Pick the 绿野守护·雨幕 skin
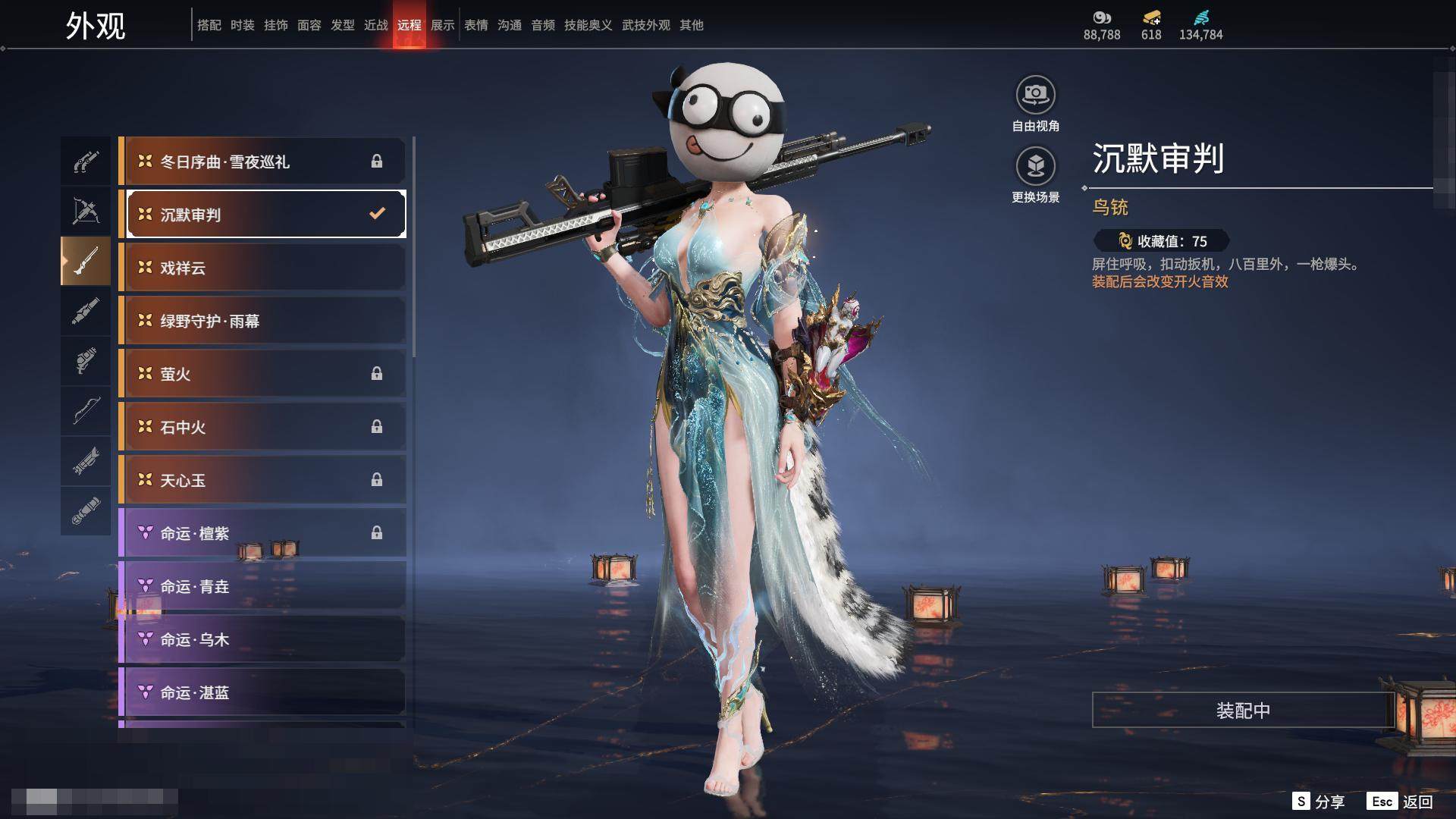 point(262,321)
